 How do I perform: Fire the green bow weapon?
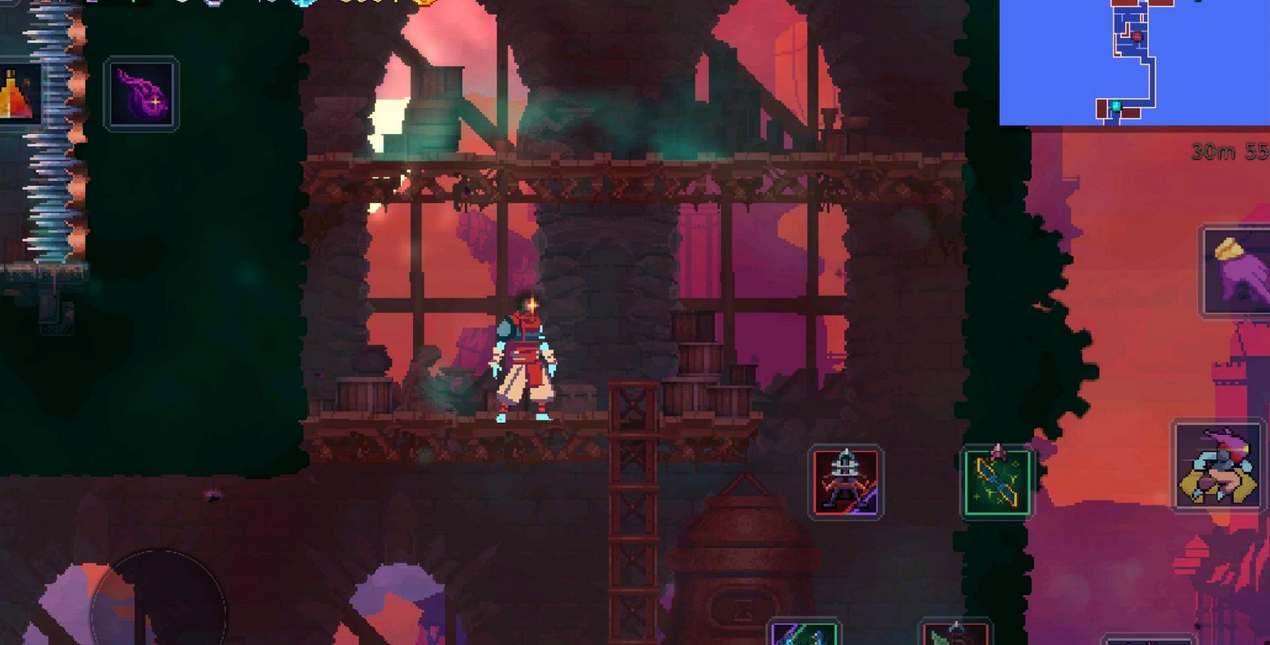point(996,482)
